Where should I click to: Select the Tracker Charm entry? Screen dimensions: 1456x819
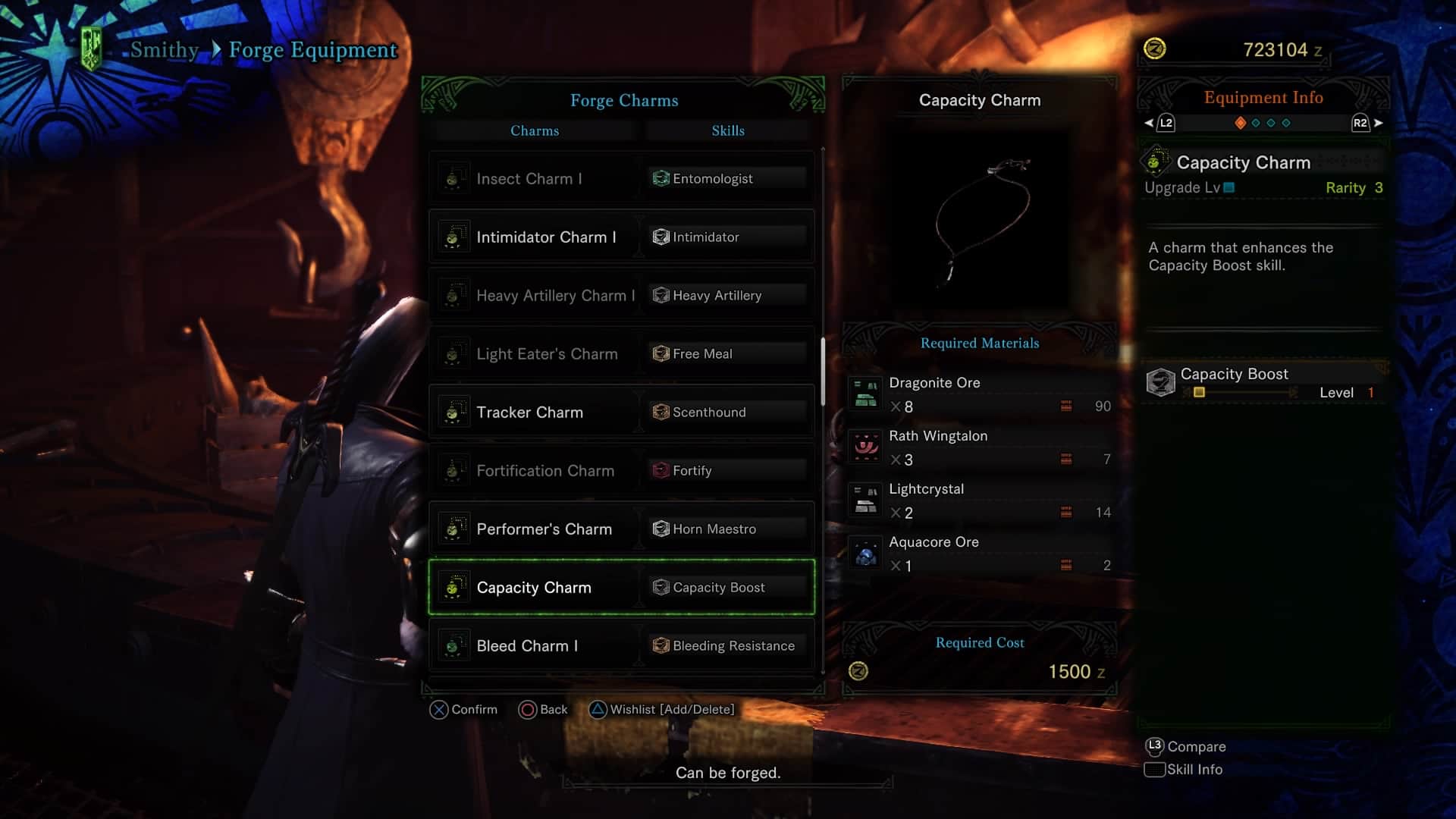pos(621,413)
